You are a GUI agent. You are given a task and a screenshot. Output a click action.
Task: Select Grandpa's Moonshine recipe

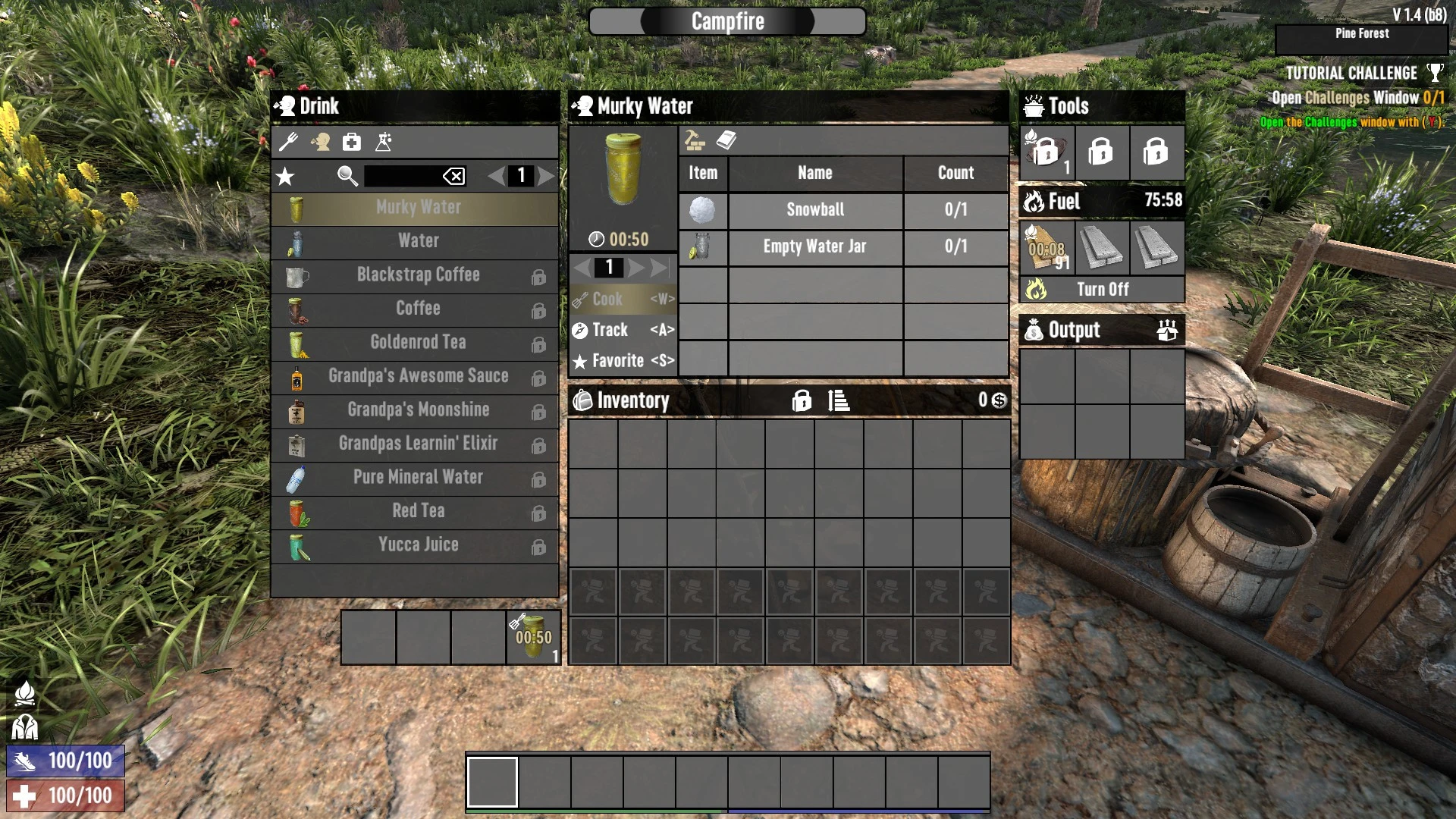click(x=417, y=410)
